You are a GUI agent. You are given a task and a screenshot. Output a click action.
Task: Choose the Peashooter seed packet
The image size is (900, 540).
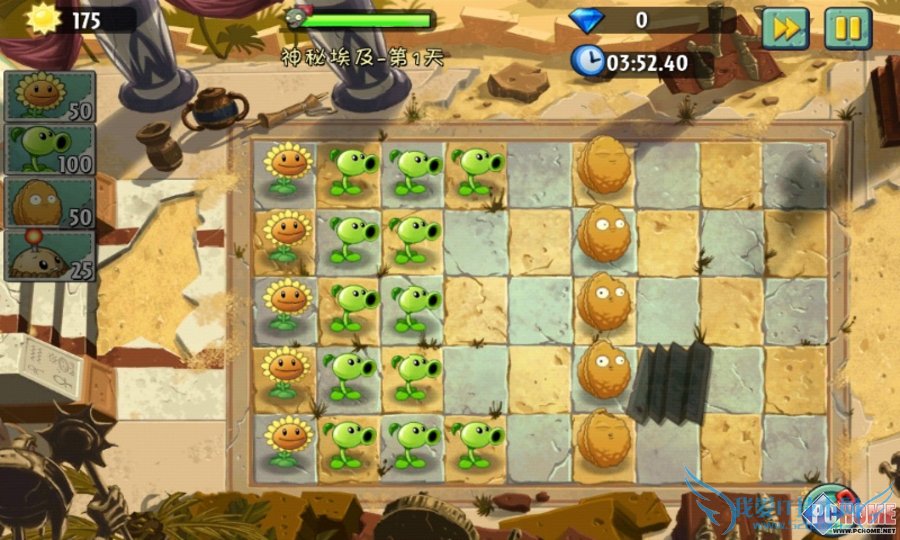pos(50,149)
